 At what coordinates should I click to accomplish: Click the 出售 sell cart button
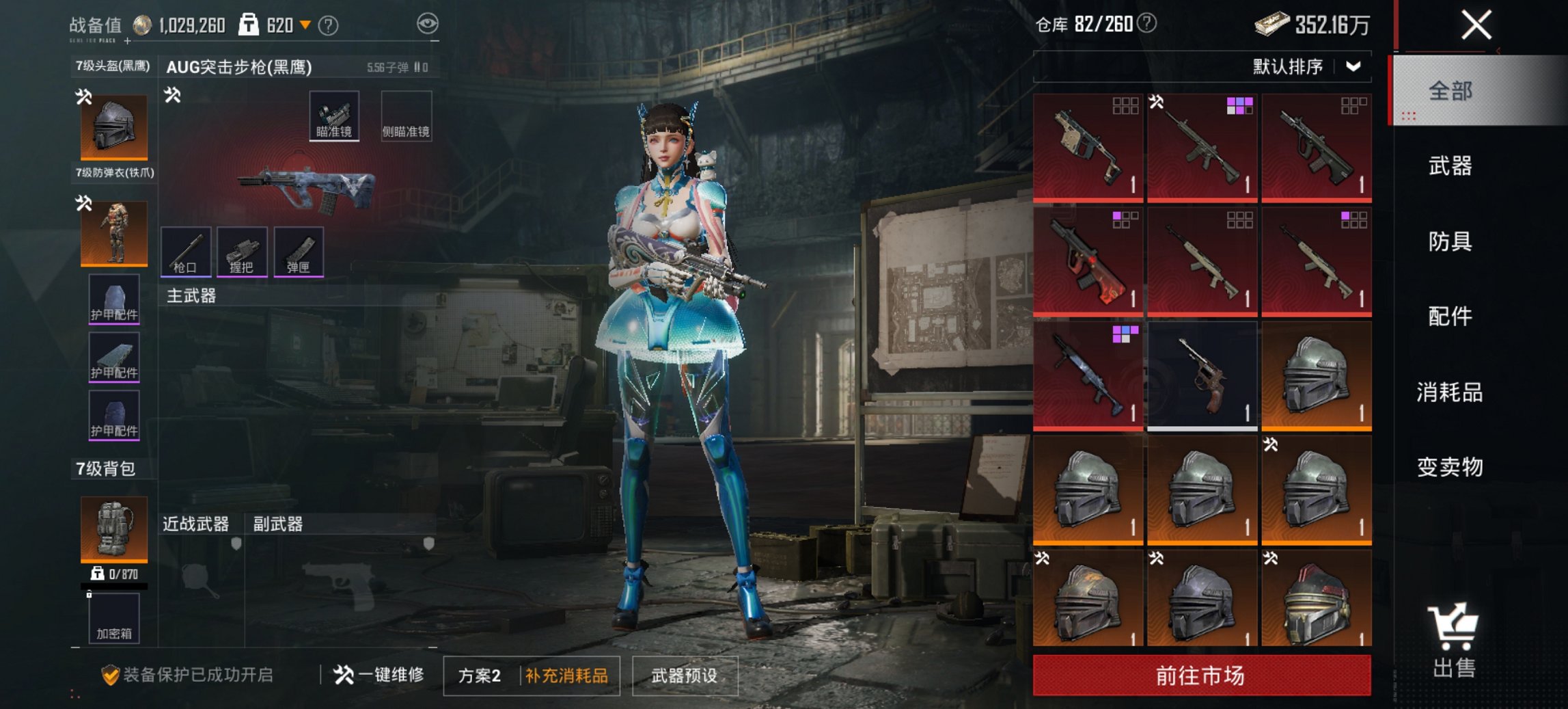[x=1453, y=641]
